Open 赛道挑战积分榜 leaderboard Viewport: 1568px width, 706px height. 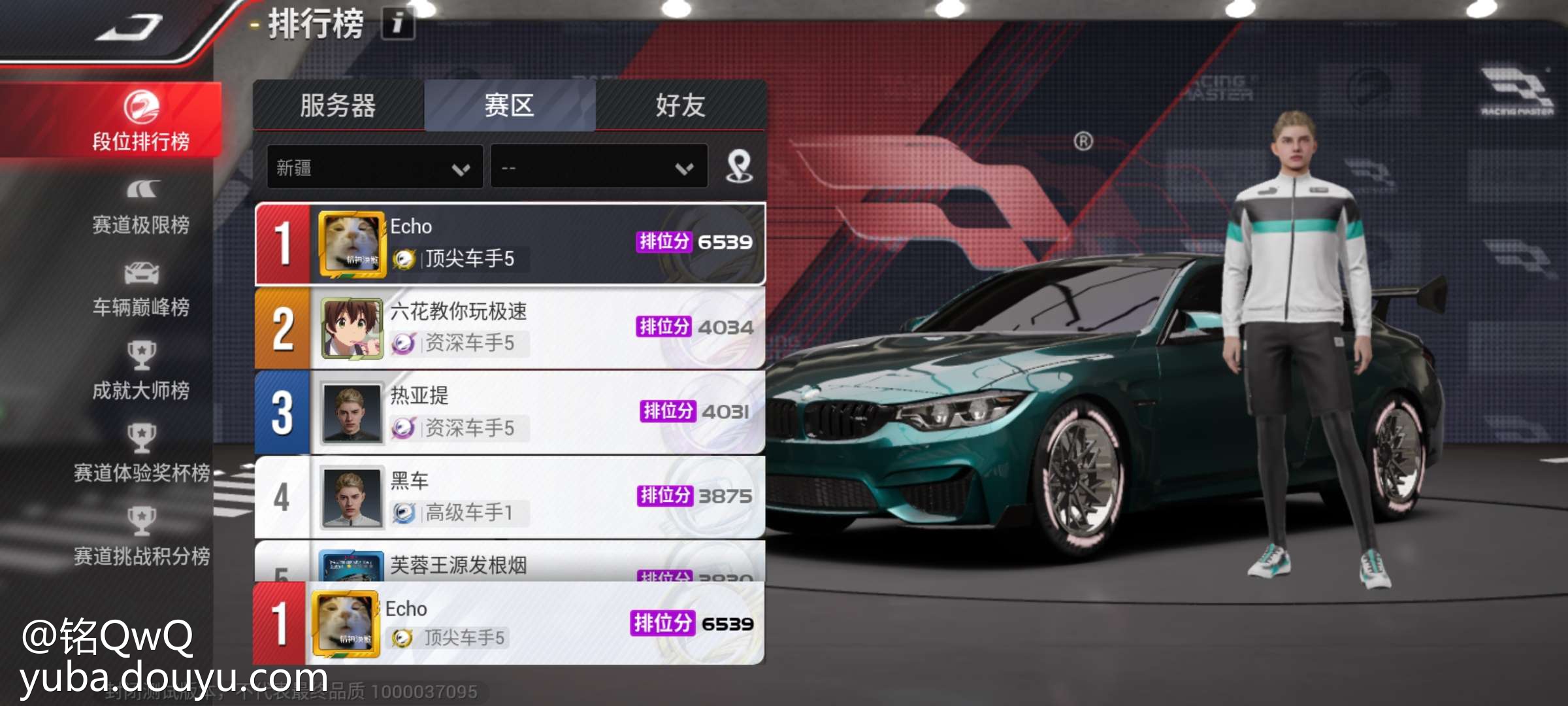(x=141, y=537)
